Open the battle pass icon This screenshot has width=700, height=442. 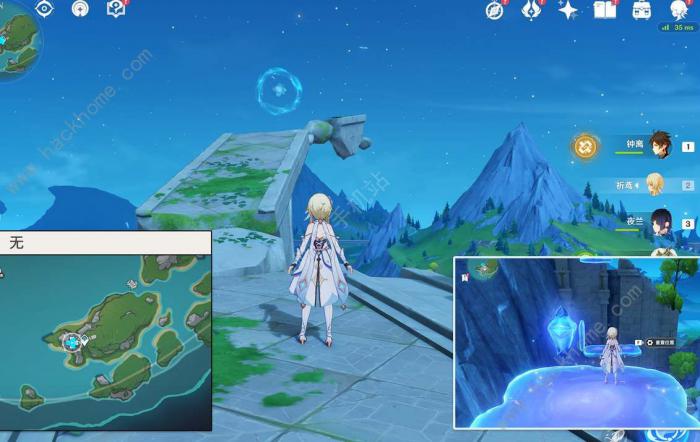532,10
